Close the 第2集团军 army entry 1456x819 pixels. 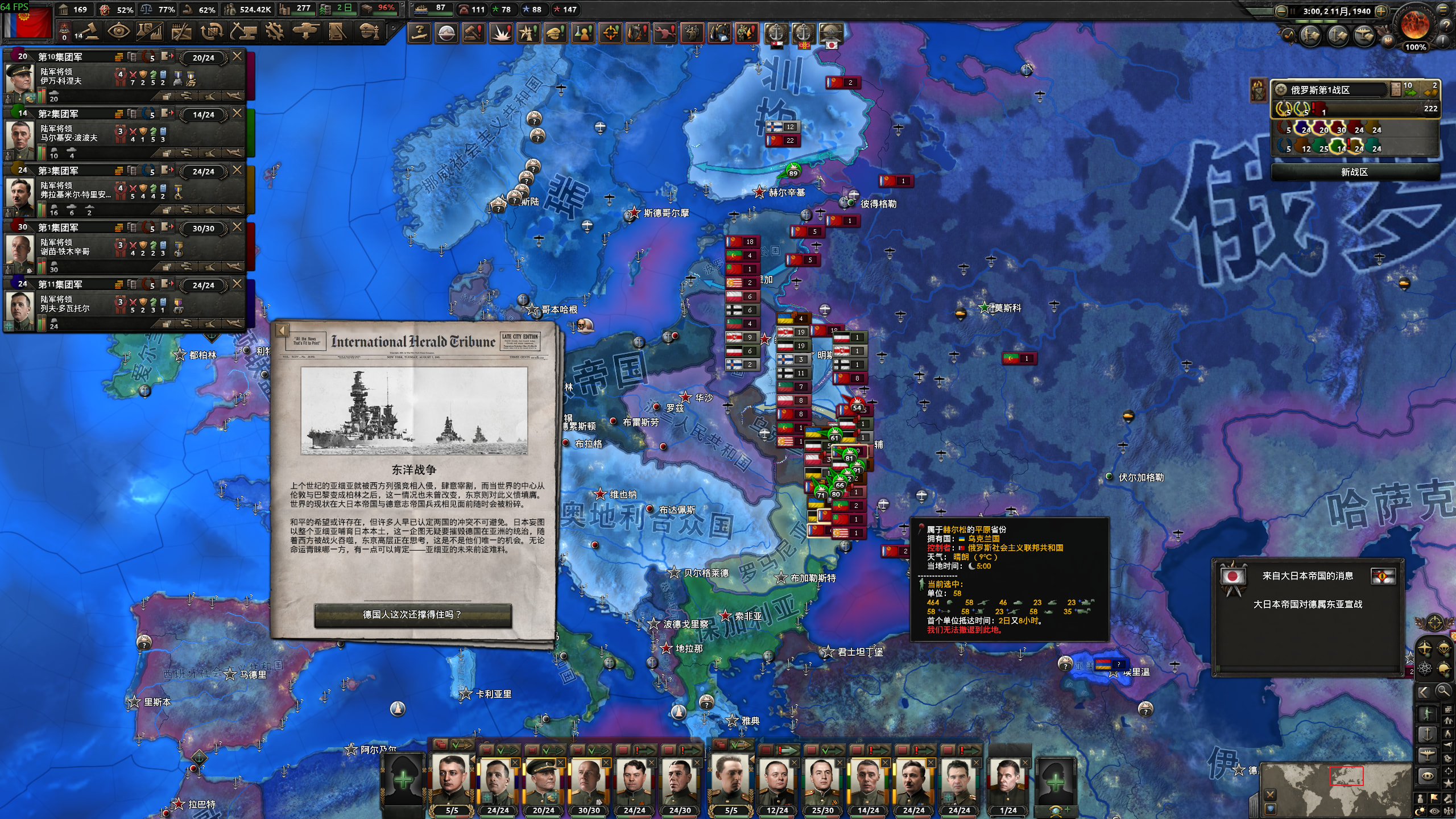click(237, 113)
